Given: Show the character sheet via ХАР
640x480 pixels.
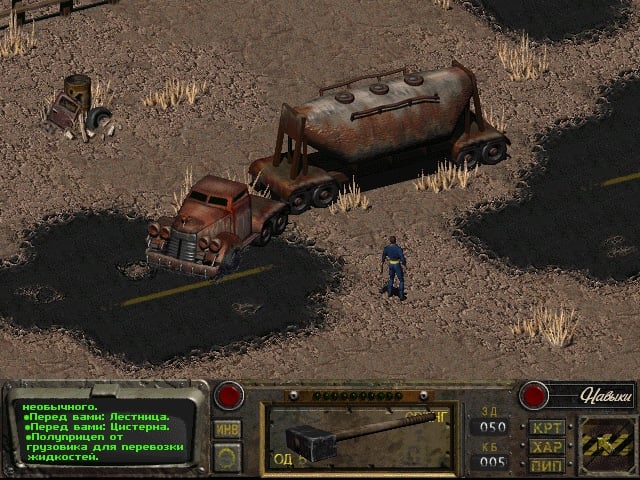Looking at the screenshot, I should point(547,446).
